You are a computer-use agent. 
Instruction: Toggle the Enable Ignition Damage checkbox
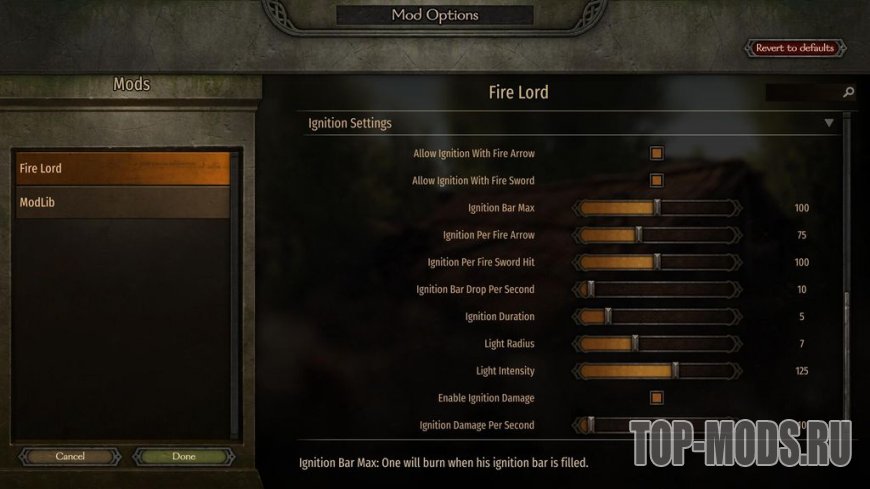(x=657, y=398)
